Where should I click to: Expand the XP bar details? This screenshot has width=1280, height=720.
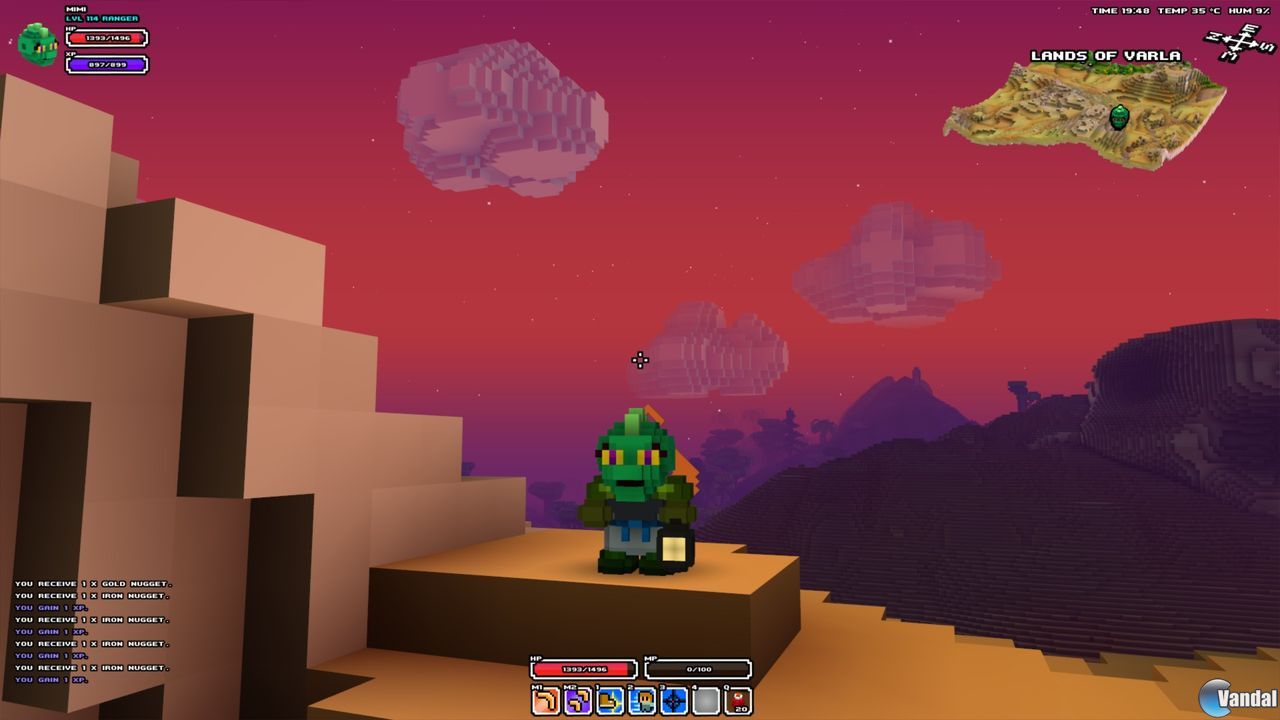pos(106,63)
